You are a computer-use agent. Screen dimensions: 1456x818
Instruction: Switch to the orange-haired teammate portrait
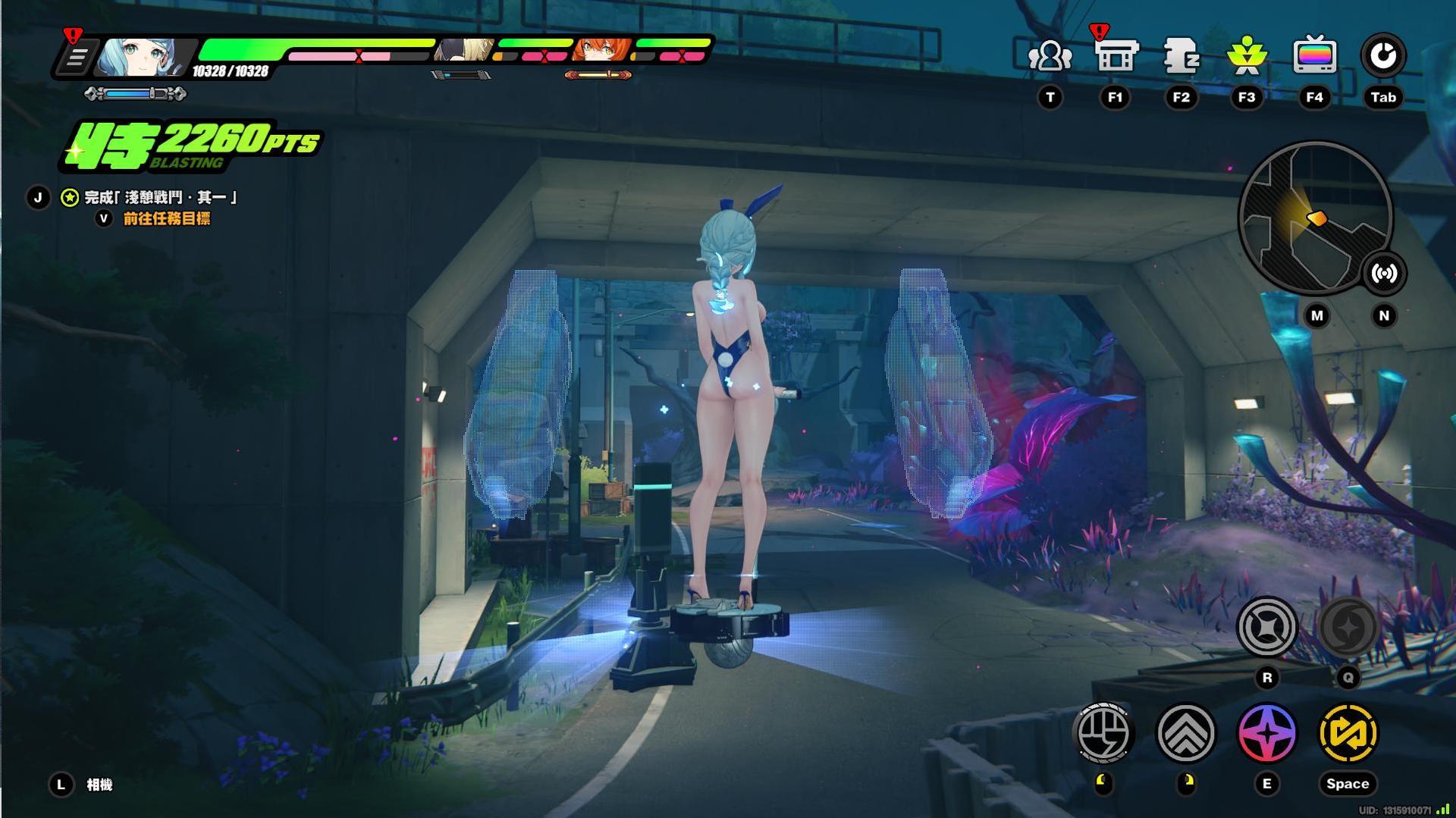[602, 51]
